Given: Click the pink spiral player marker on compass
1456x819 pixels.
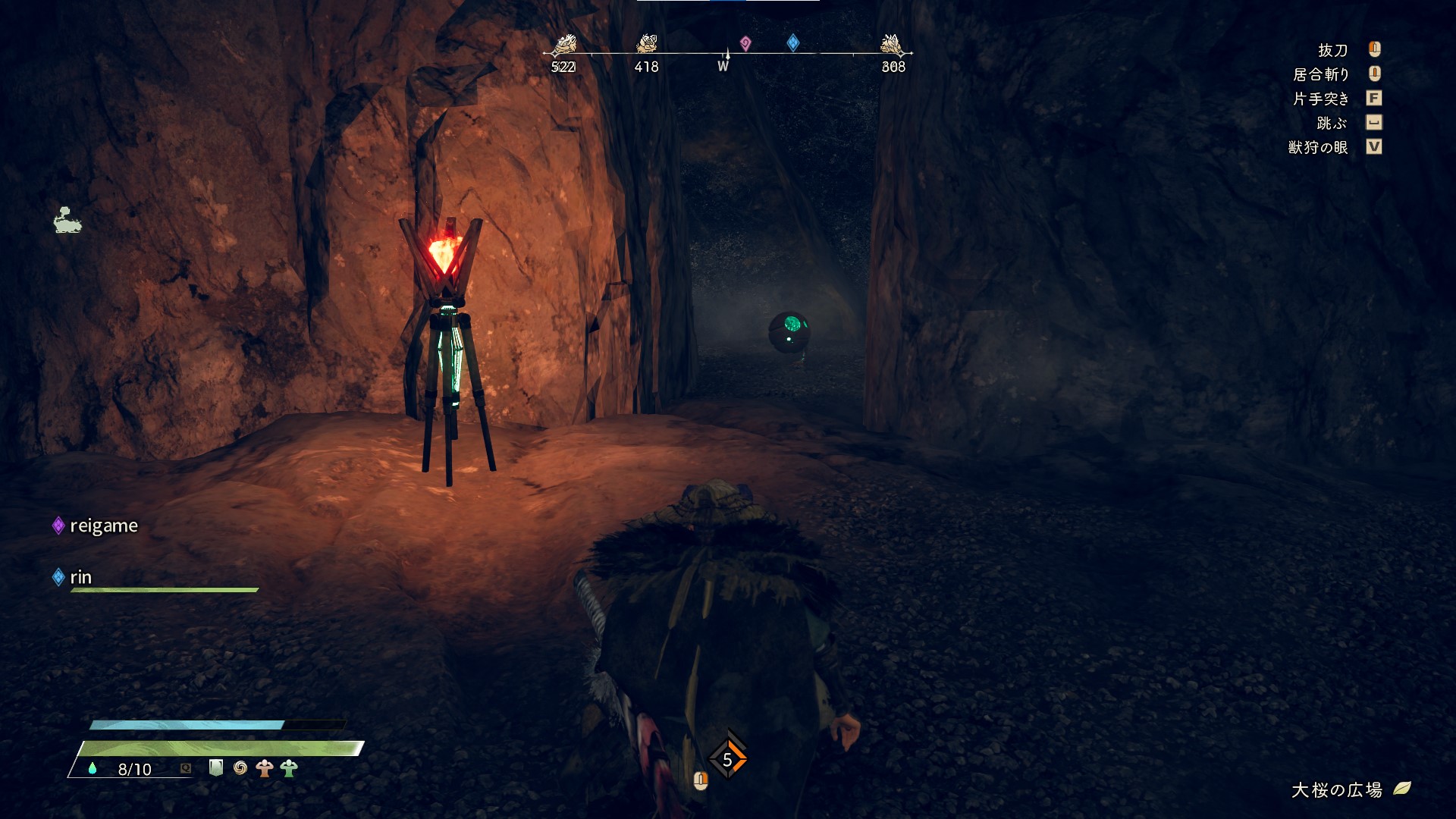Looking at the screenshot, I should click(745, 43).
